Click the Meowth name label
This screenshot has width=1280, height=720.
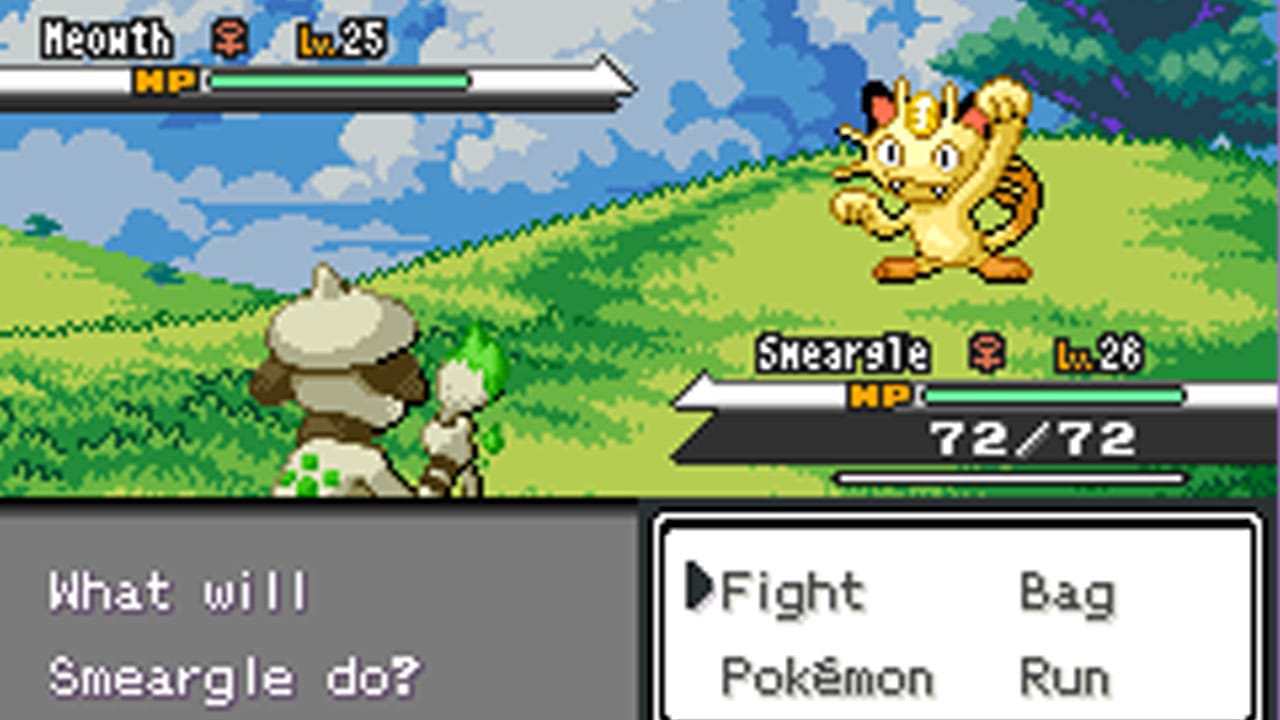click(103, 40)
